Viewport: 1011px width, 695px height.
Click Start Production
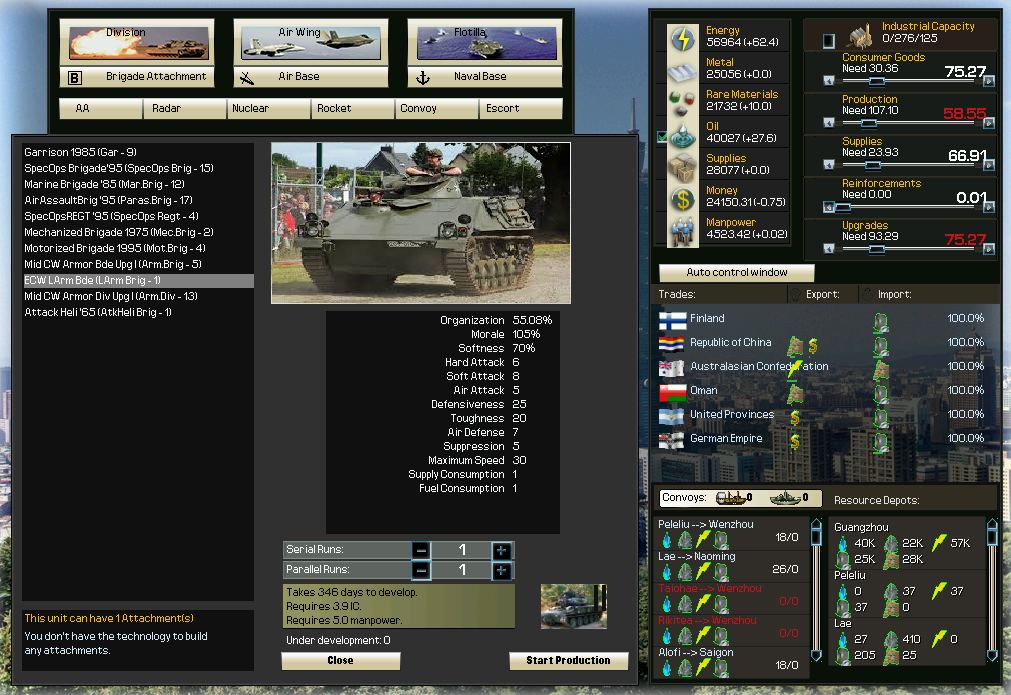click(x=568, y=661)
